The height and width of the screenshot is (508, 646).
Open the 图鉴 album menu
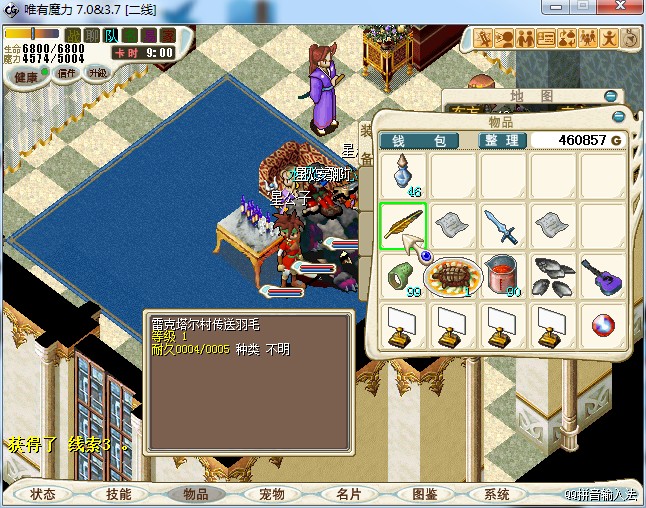424,494
